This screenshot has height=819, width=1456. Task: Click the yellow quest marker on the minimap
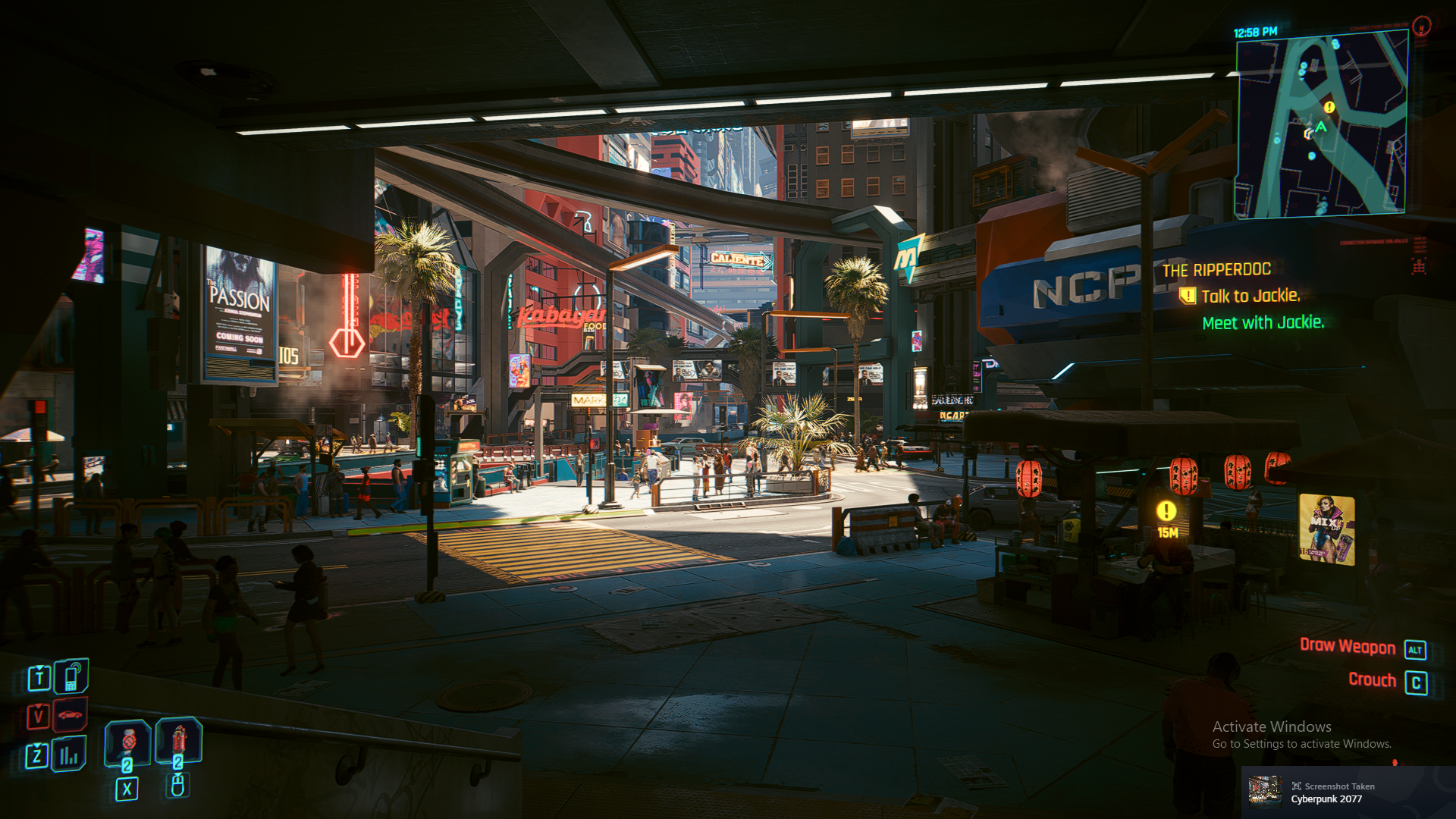1329,107
